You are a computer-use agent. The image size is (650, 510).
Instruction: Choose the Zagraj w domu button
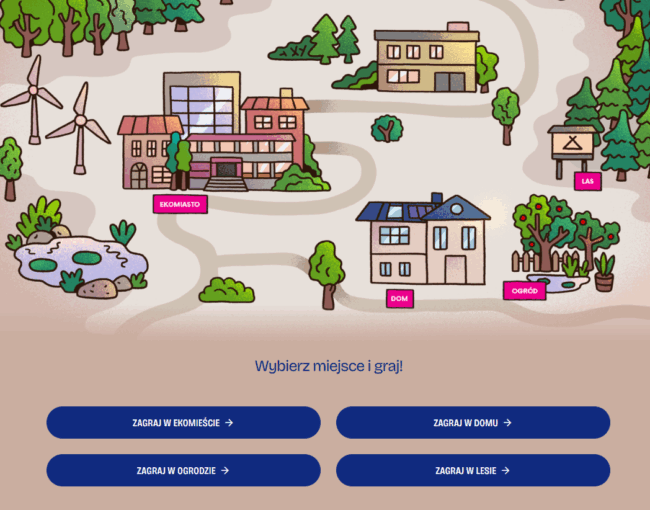(472, 422)
